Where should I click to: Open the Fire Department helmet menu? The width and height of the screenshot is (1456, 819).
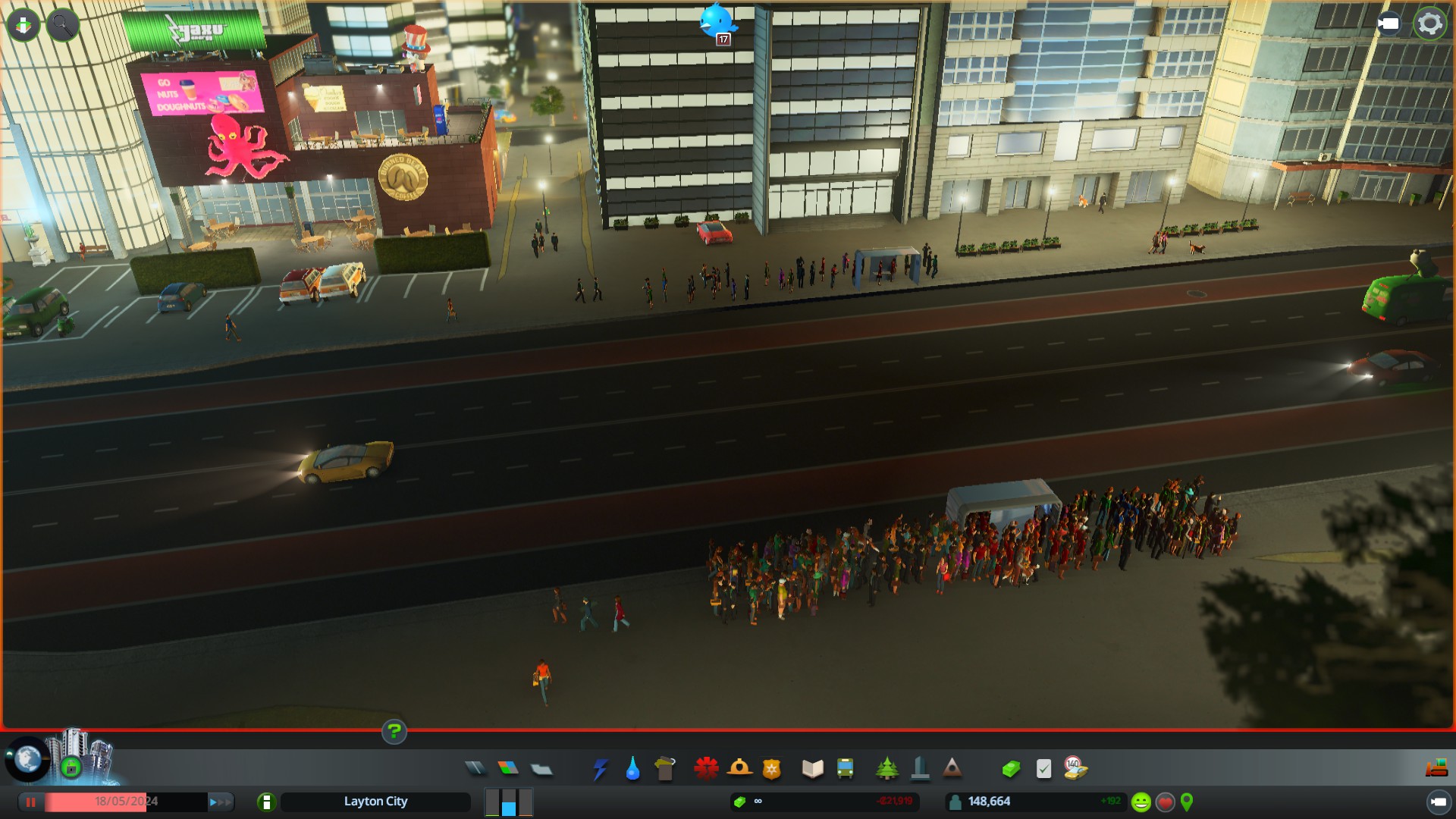click(739, 769)
